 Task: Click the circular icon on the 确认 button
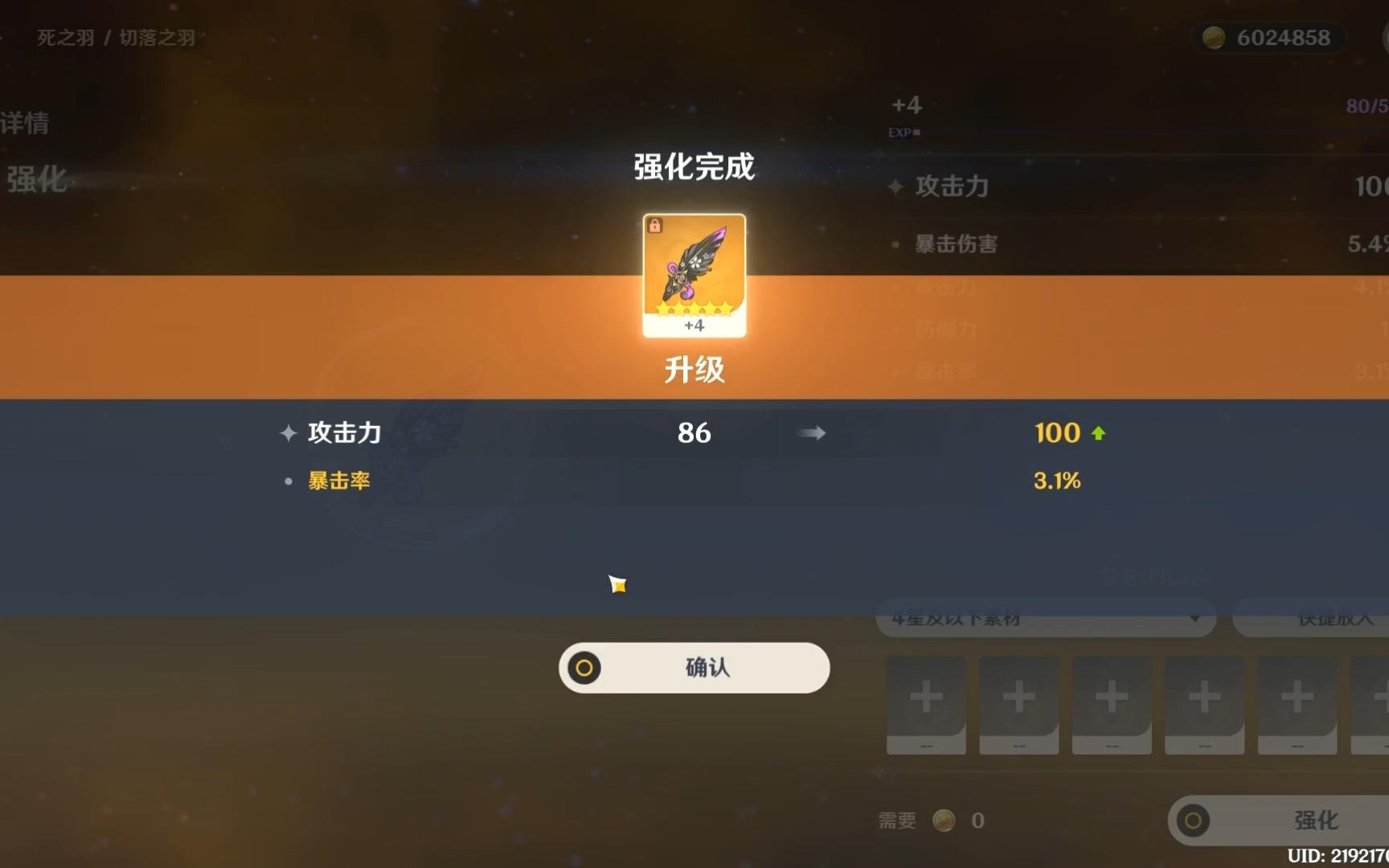coord(584,668)
